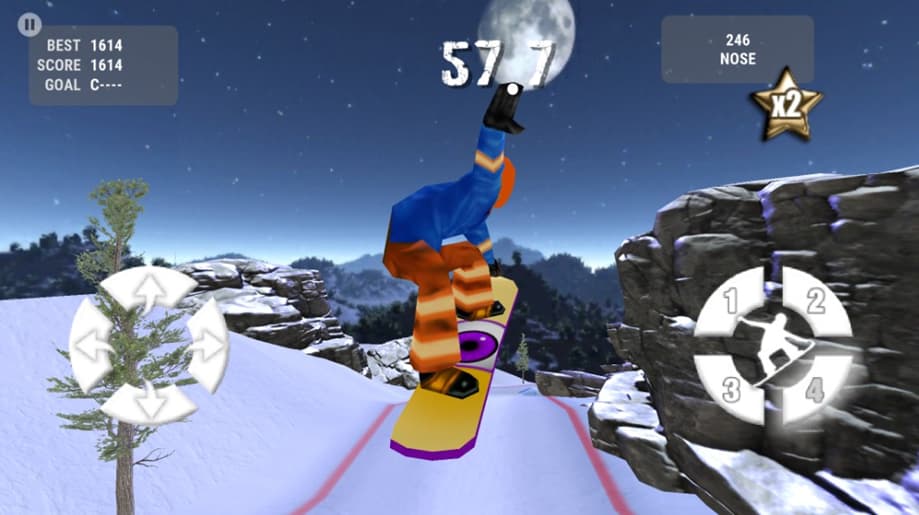Trigger trick button 2
Image resolution: width=919 pixels, height=515 pixels.
815,302
